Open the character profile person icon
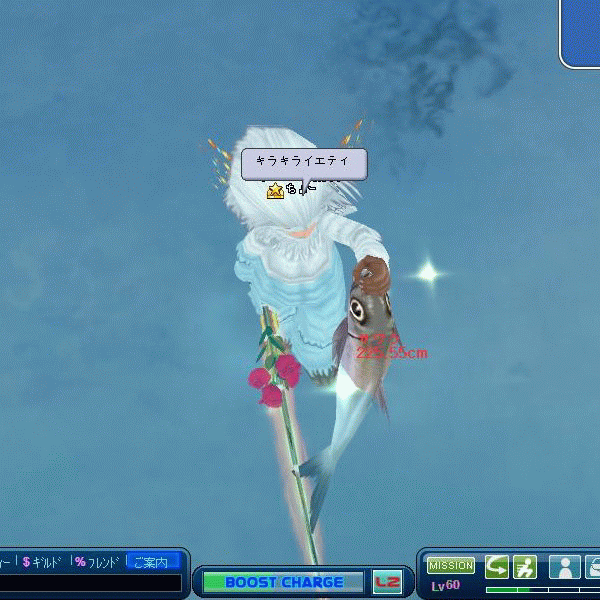600x600 pixels. (x=565, y=567)
